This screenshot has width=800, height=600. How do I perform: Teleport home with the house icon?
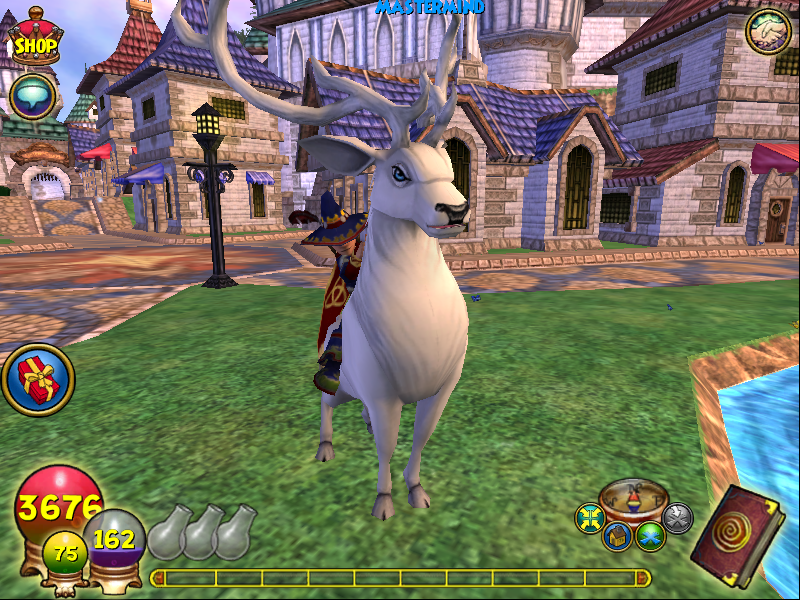(616, 537)
